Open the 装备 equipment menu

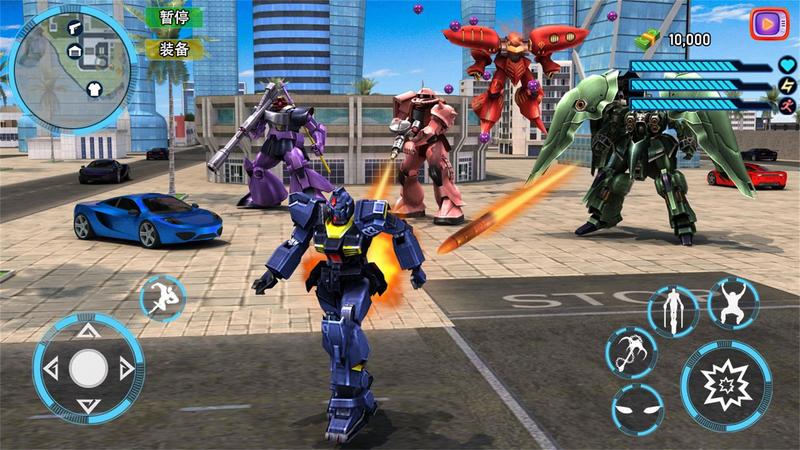(x=174, y=48)
